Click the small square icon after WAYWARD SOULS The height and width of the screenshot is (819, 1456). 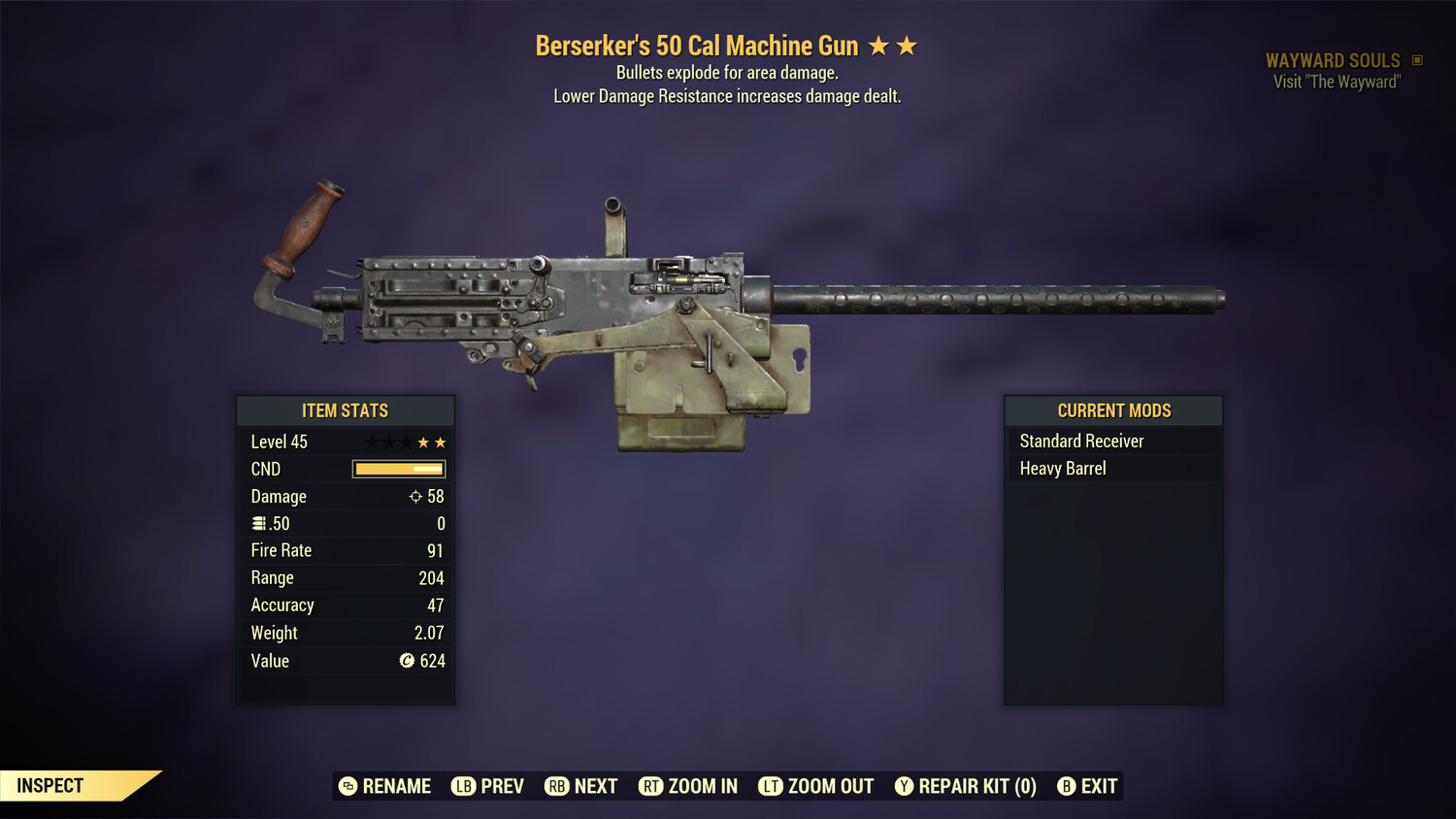click(x=1416, y=59)
